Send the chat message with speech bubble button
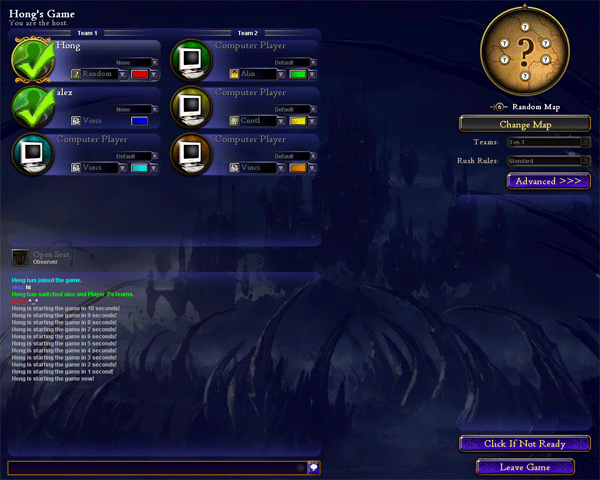This screenshot has height=480, width=600. 313,467
